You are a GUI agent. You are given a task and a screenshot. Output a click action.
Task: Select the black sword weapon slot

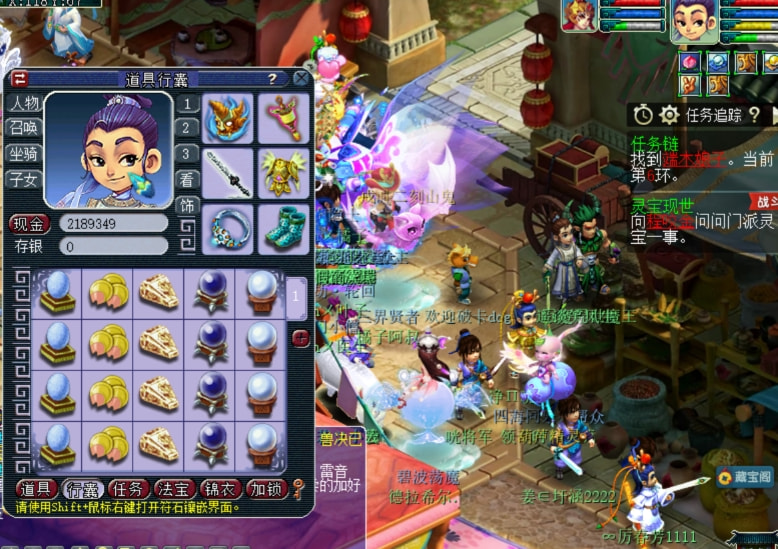coord(229,173)
